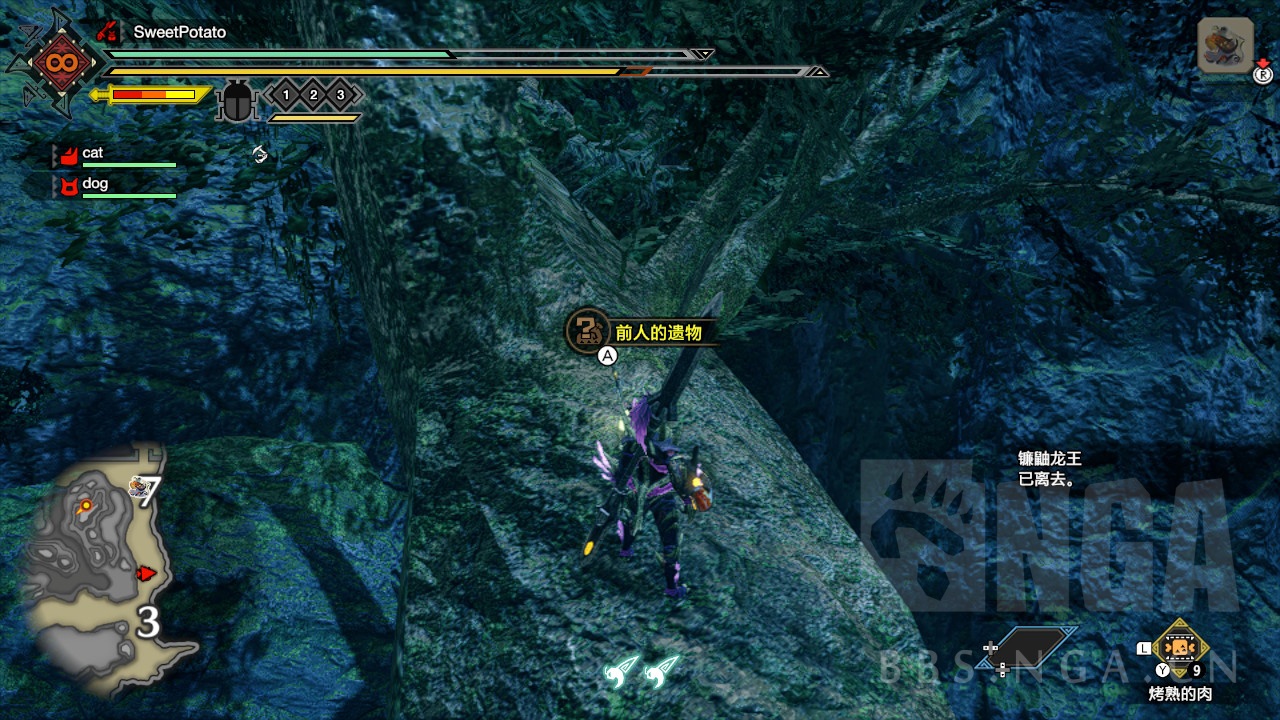The image size is (1280, 720).
Task: Select the red arrow player marker on minimap
Action: tap(146, 573)
